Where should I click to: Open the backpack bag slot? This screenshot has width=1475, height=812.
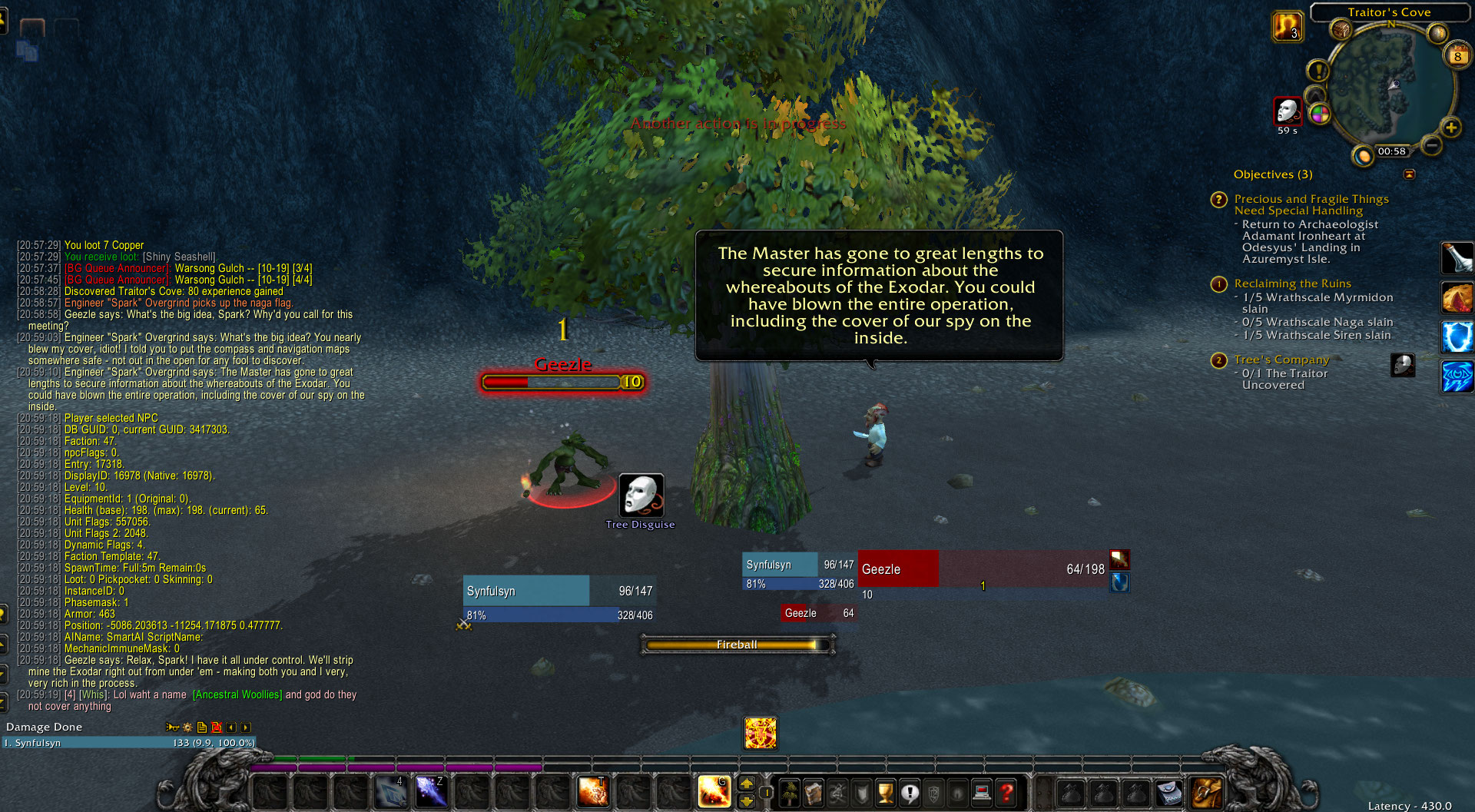point(1205,792)
